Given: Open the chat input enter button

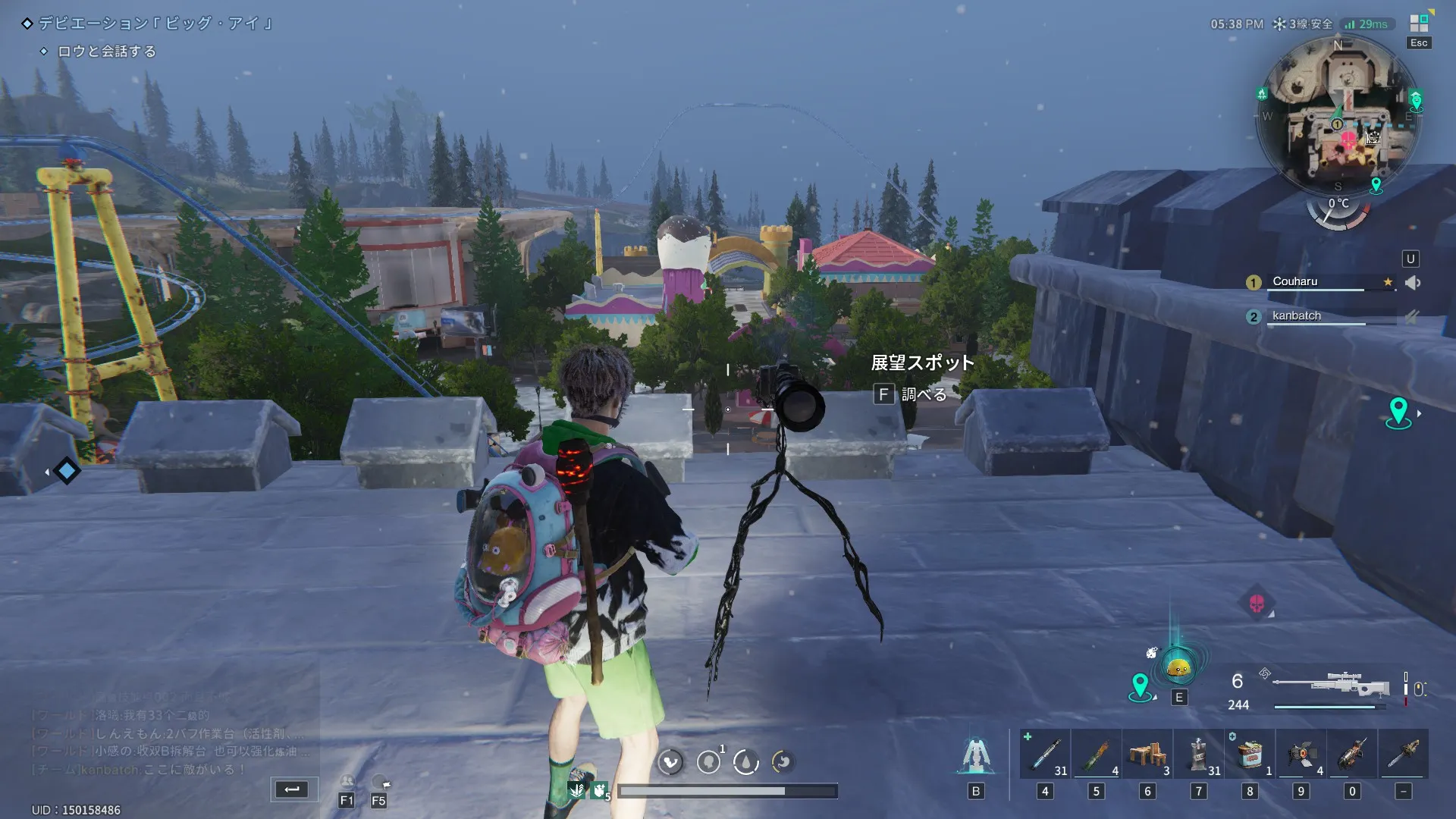Looking at the screenshot, I should (x=292, y=789).
